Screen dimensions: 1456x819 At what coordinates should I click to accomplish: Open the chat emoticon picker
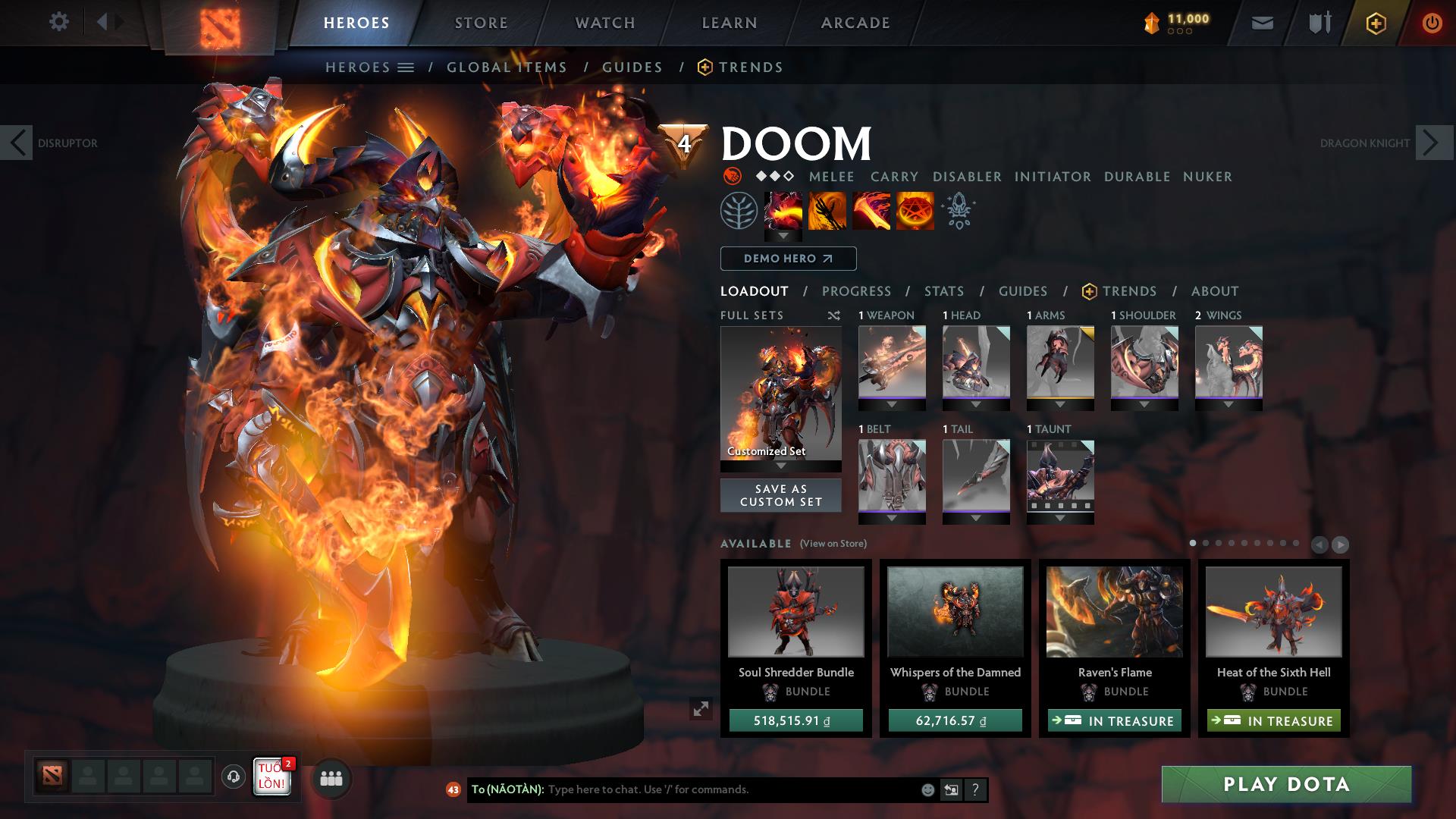pos(928,789)
